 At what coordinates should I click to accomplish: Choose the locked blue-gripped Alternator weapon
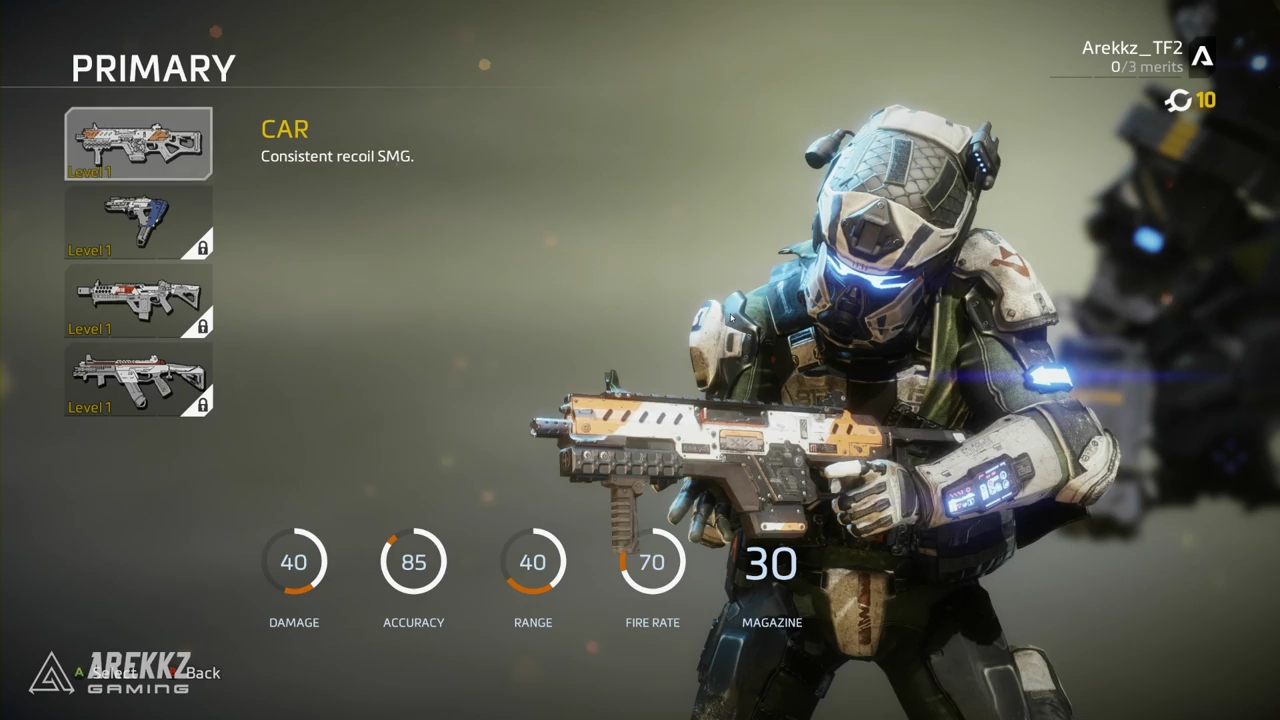[x=139, y=222]
